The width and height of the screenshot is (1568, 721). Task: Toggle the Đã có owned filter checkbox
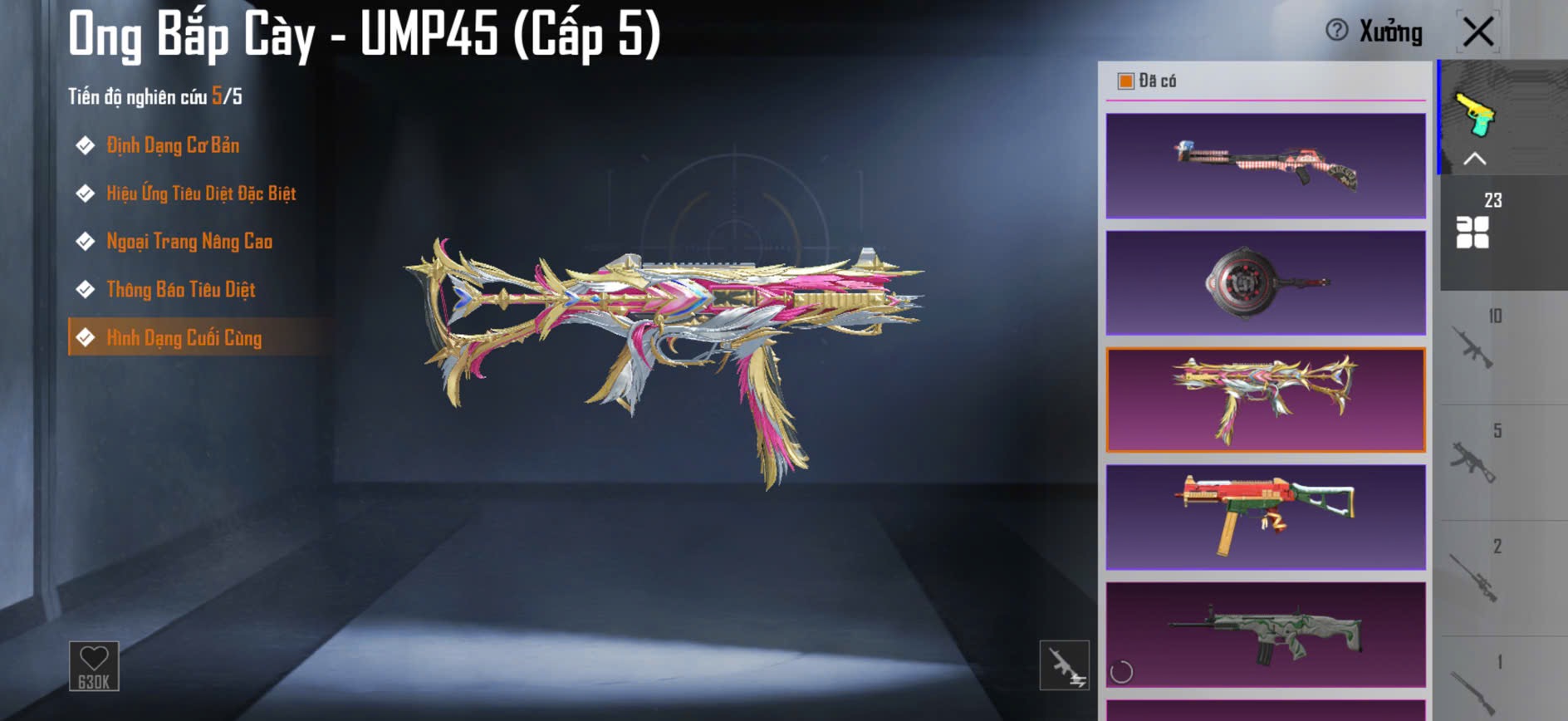click(1126, 81)
